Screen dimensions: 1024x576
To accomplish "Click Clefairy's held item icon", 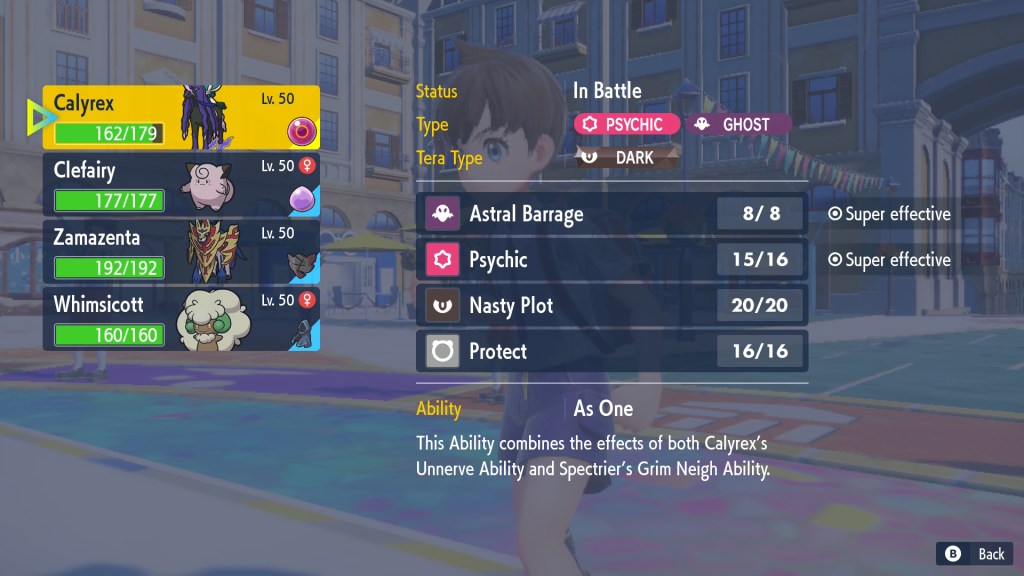I will (302, 197).
